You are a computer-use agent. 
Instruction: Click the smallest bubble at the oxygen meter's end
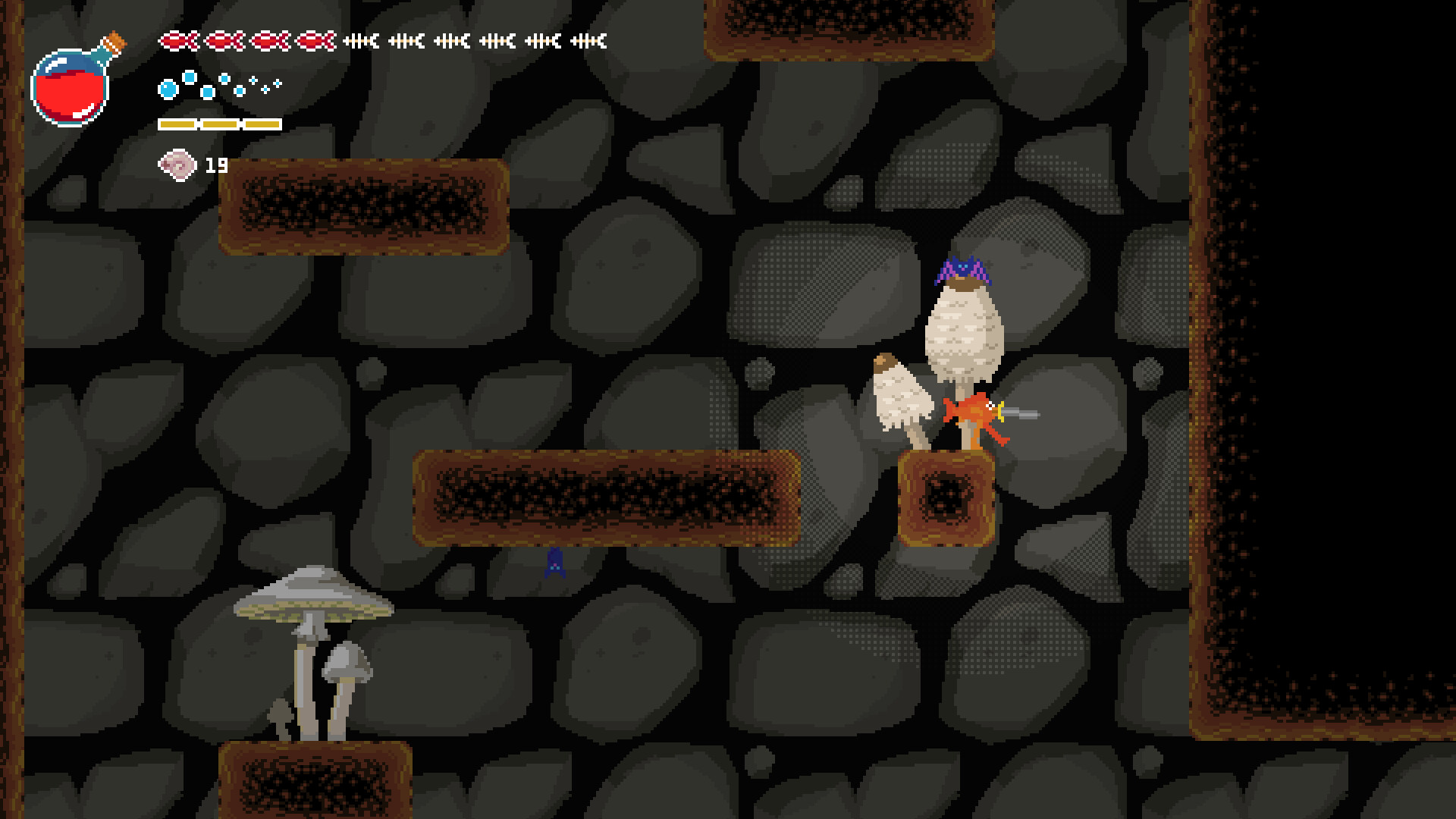(x=278, y=85)
